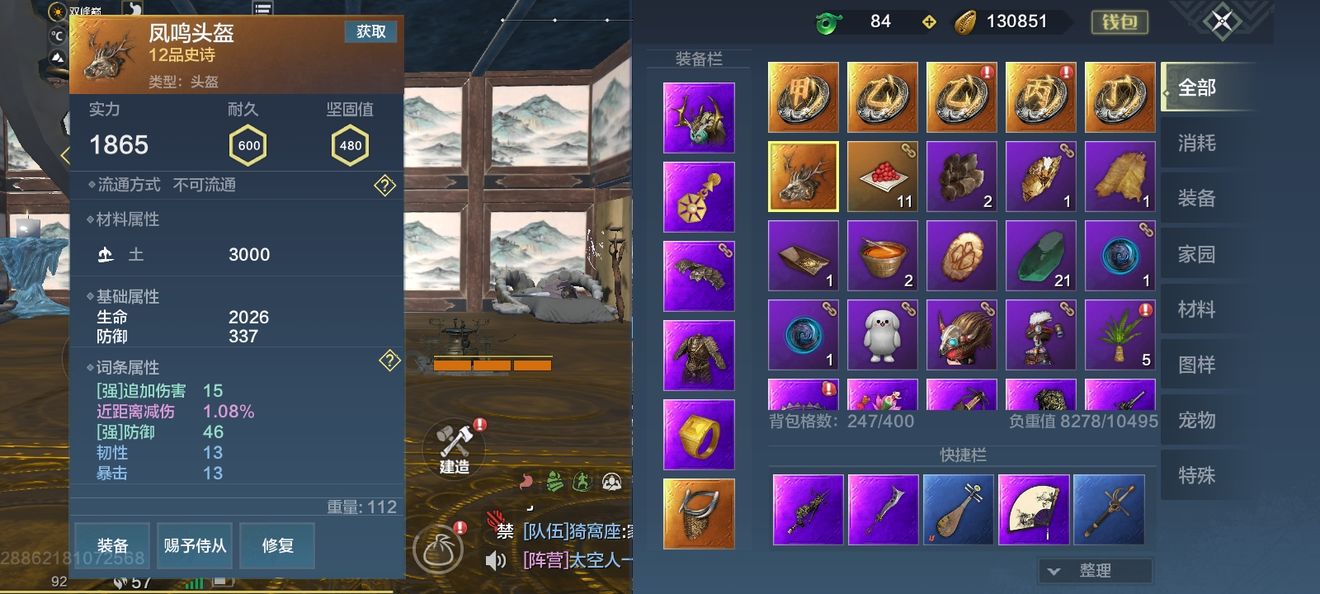1320x594 pixels.
Task: Select the 特殊 tab
Action: (1197, 475)
